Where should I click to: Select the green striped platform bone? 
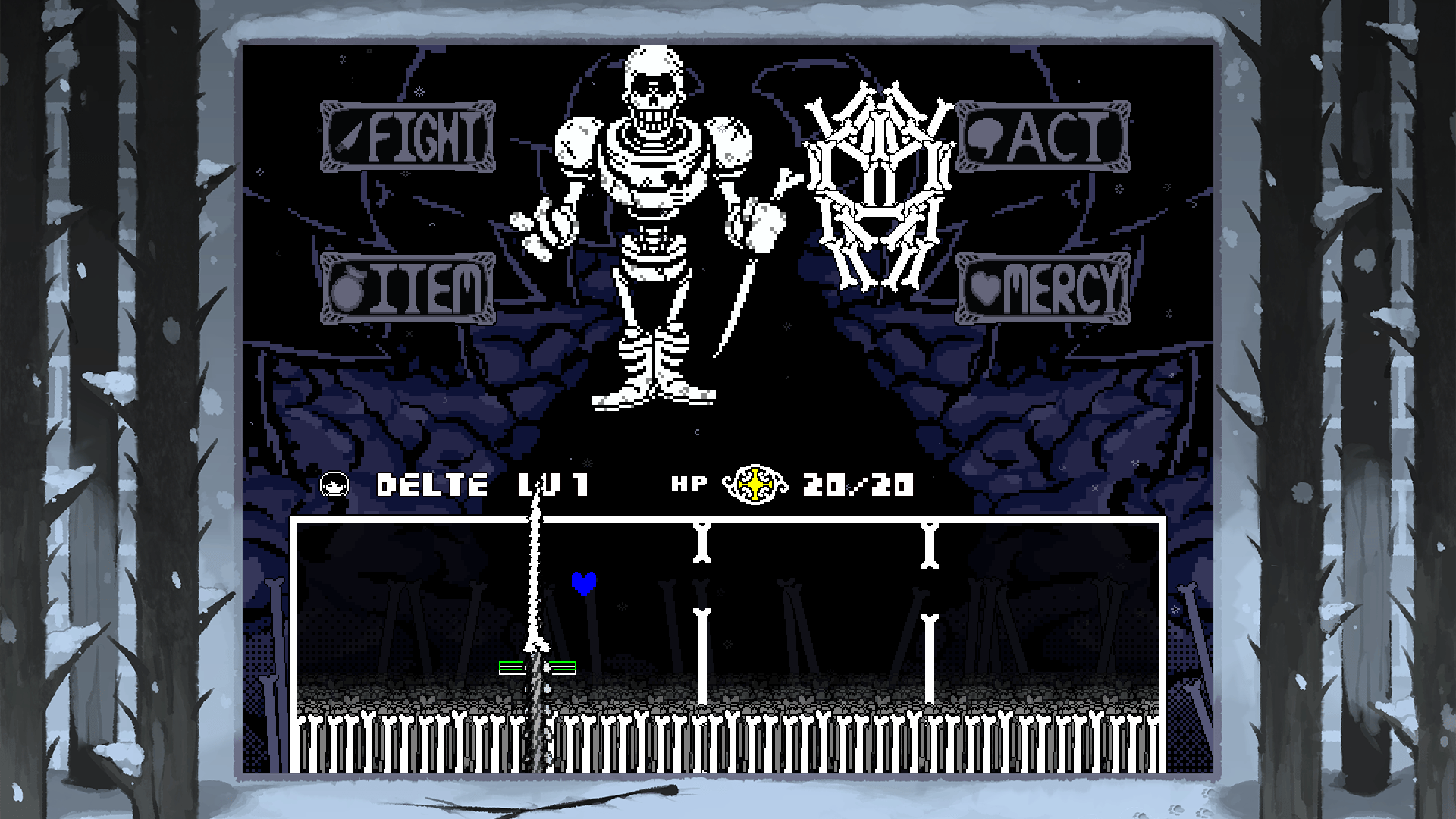536,667
